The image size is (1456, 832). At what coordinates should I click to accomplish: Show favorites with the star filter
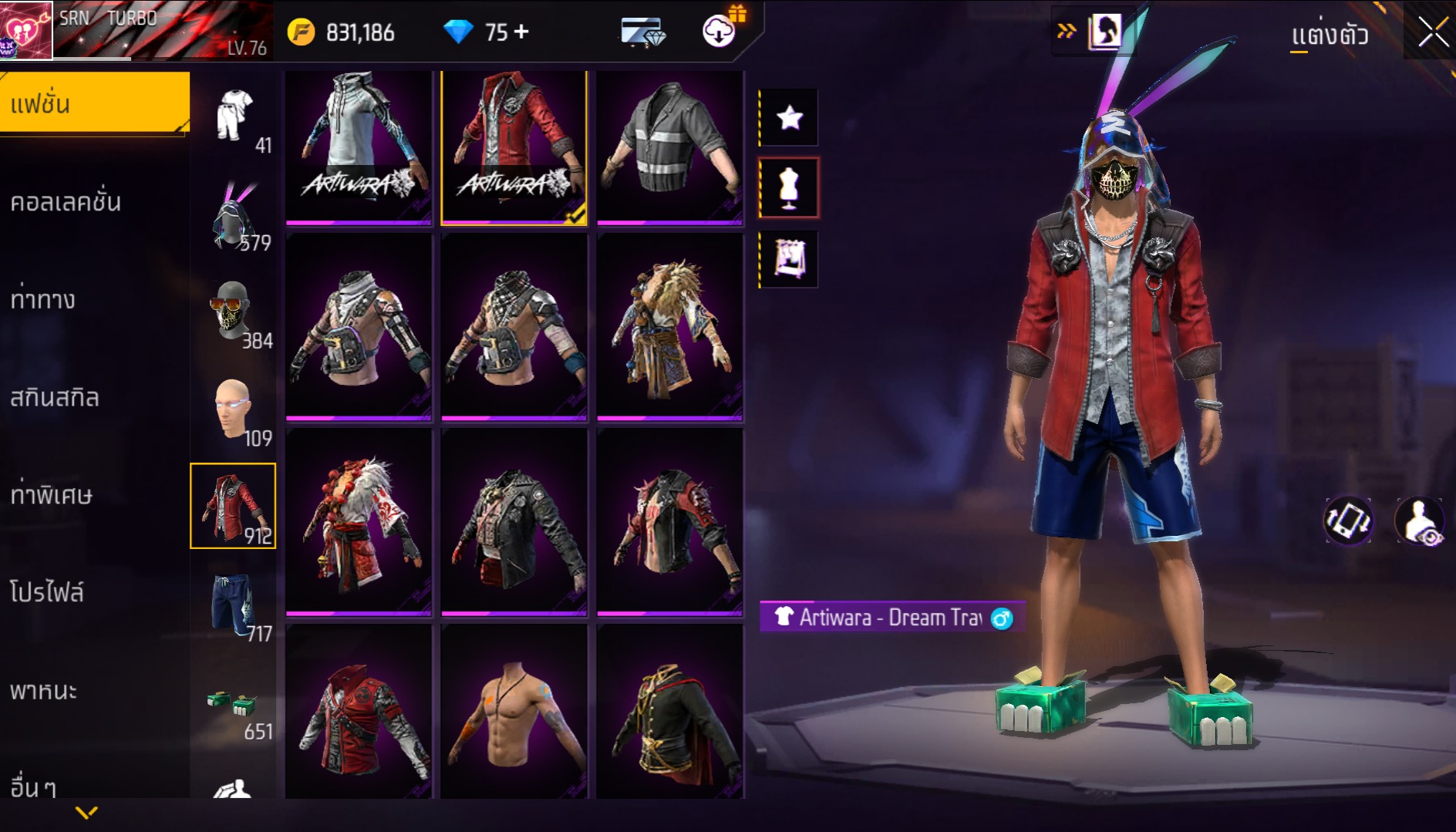[789, 118]
